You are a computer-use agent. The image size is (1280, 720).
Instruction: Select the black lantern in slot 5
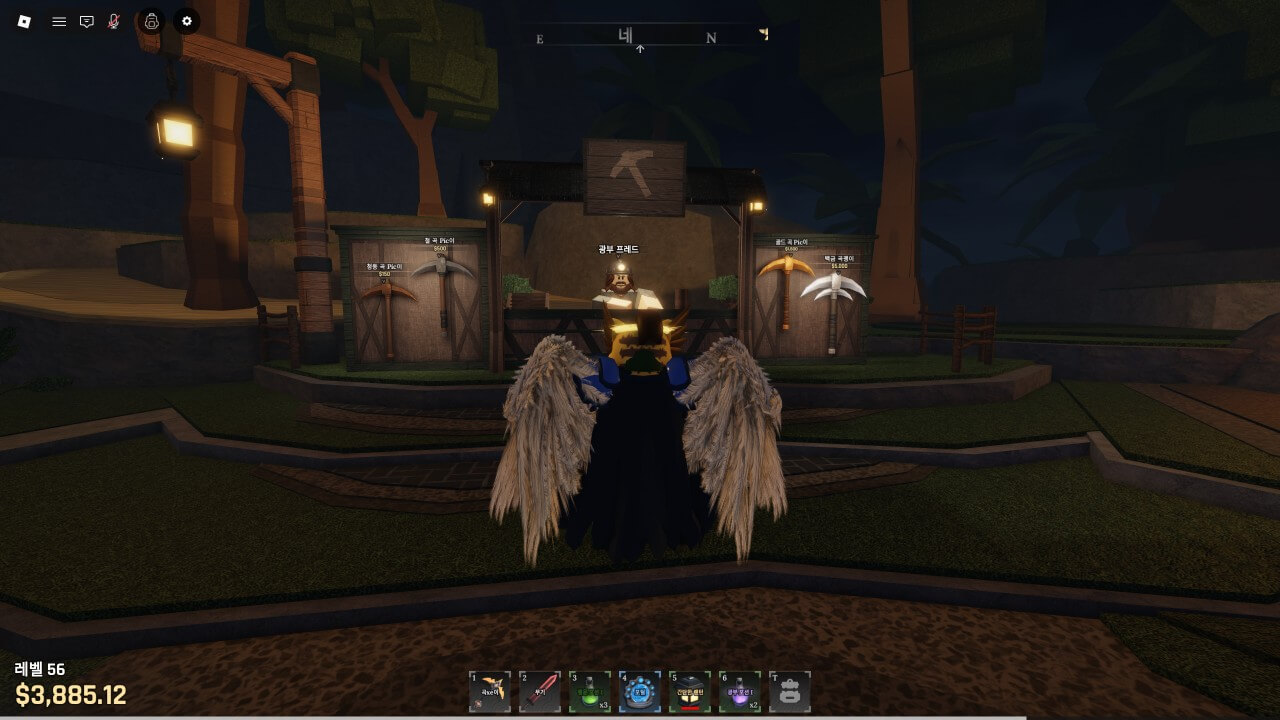(x=690, y=692)
